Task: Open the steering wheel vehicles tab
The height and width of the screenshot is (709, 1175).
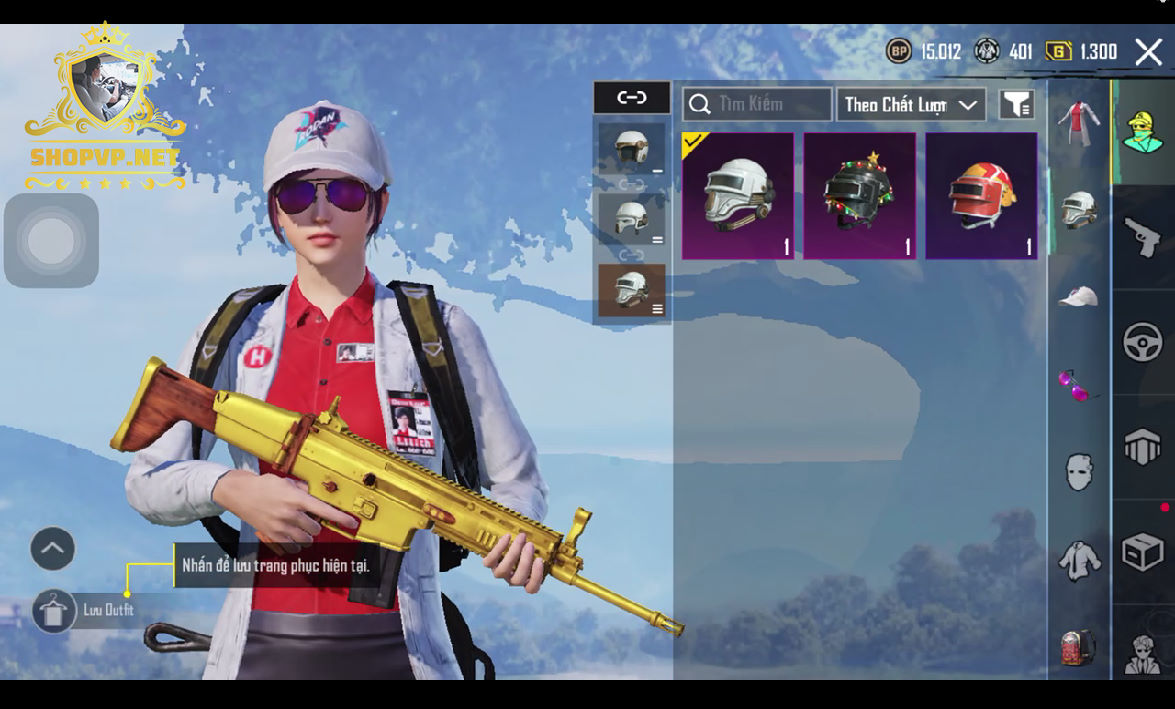Action: tap(1143, 343)
